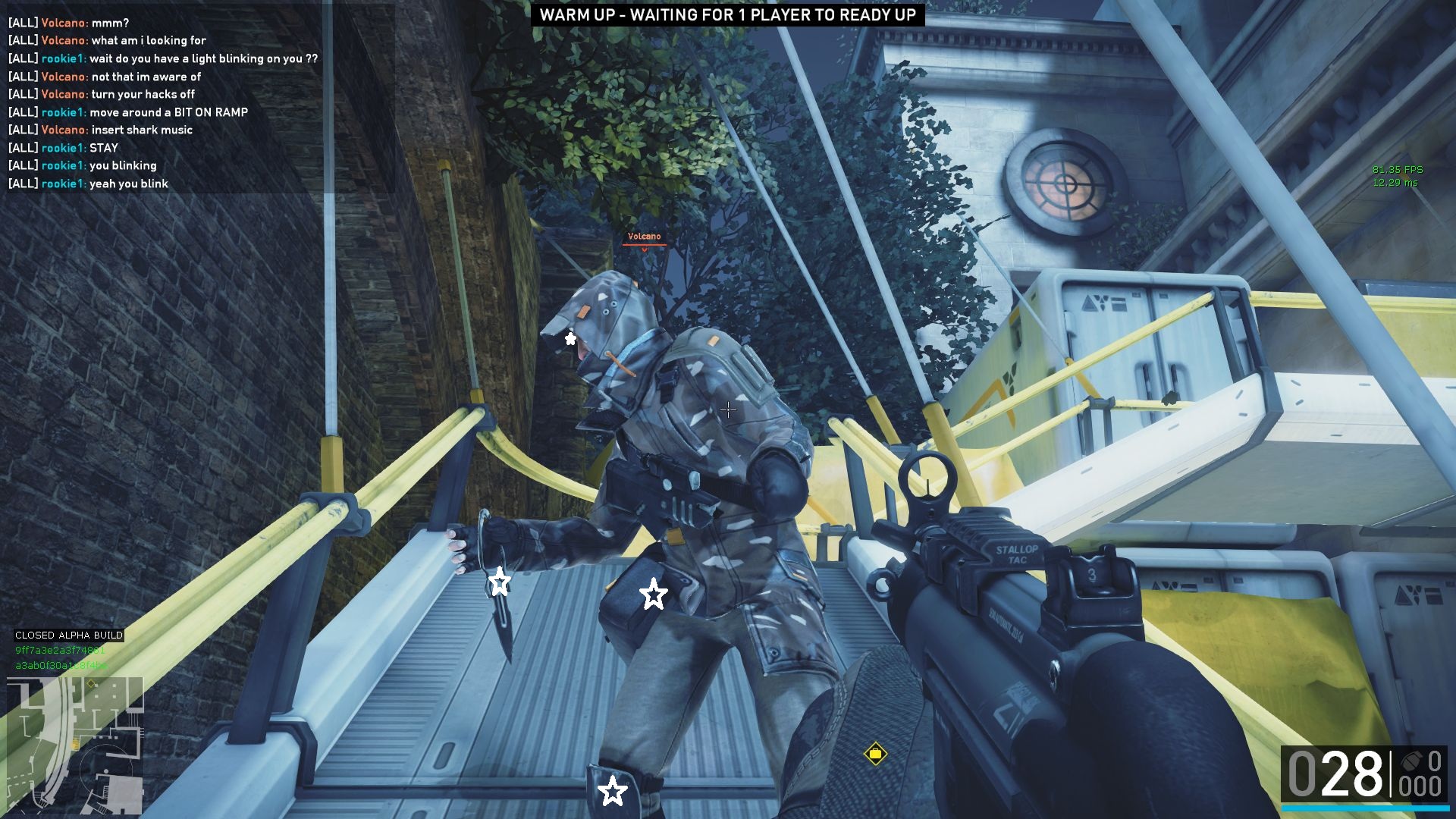The width and height of the screenshot is (1456, 819).
Task: Click the minimap in the corner
Action: [x=74, y=745]
